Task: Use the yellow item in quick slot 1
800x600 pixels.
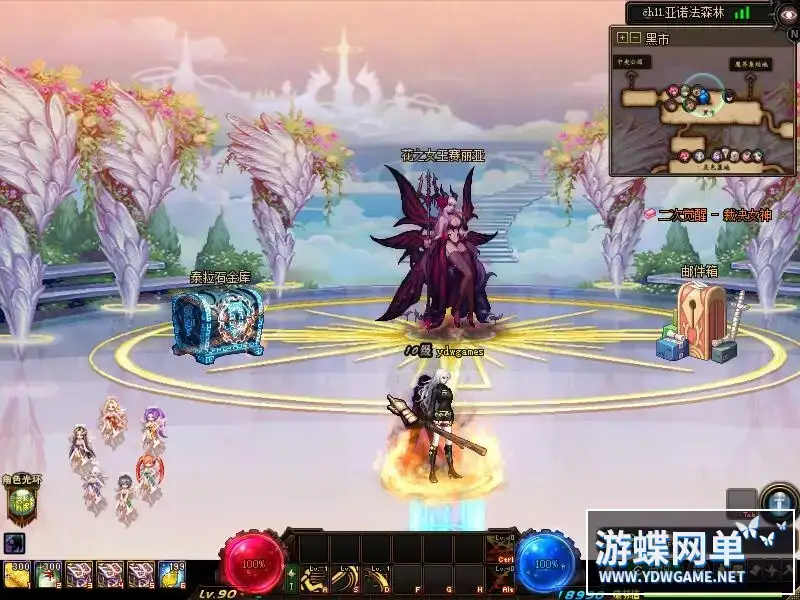Action: click(15, 574)
